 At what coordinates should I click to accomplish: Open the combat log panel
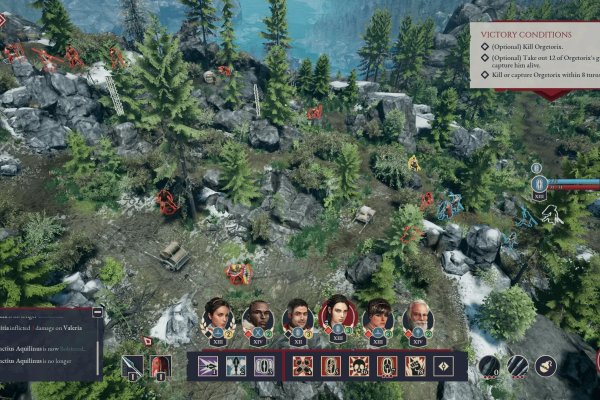pos(50,342)
